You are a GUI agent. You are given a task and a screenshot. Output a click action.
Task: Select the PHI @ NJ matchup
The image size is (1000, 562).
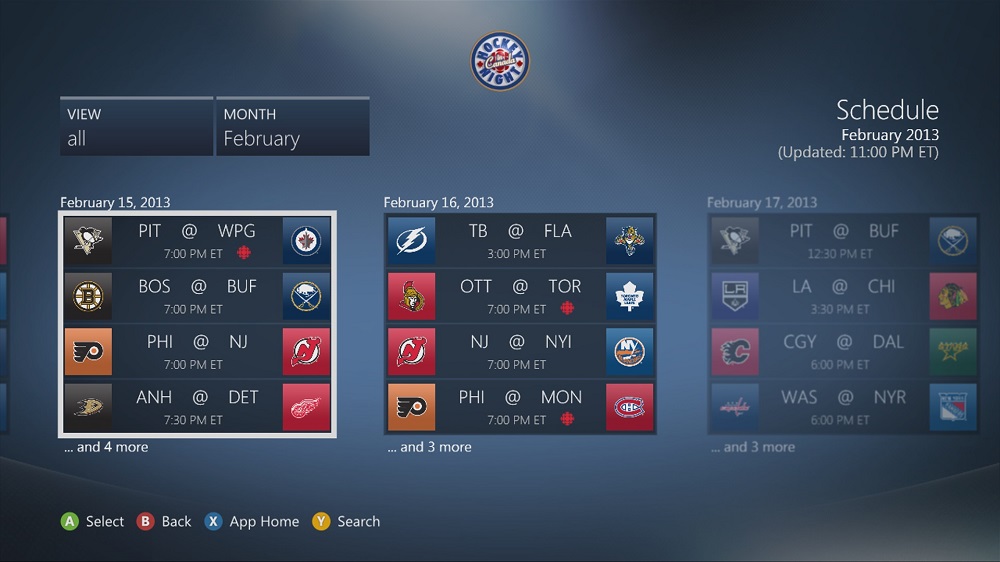pyautogui.click(x=197, y=351)
